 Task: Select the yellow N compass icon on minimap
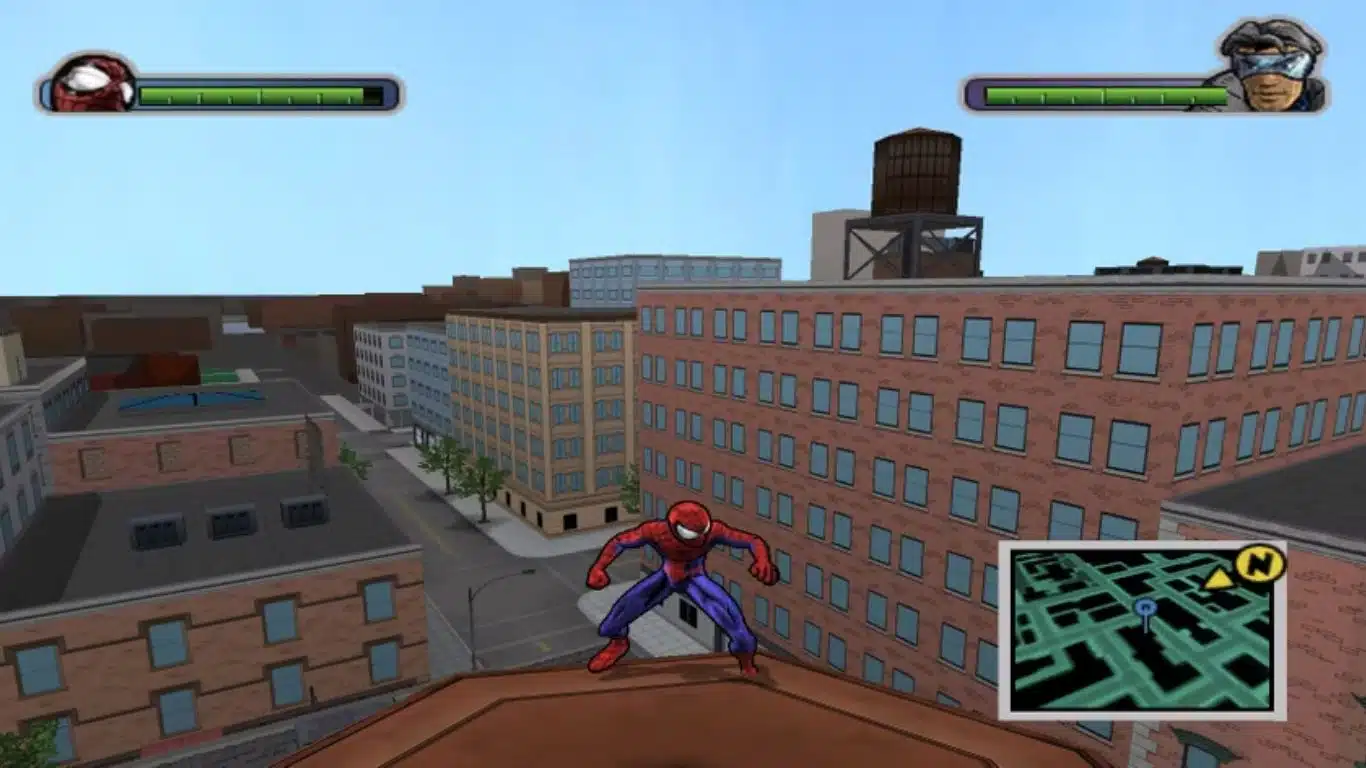1258,565
